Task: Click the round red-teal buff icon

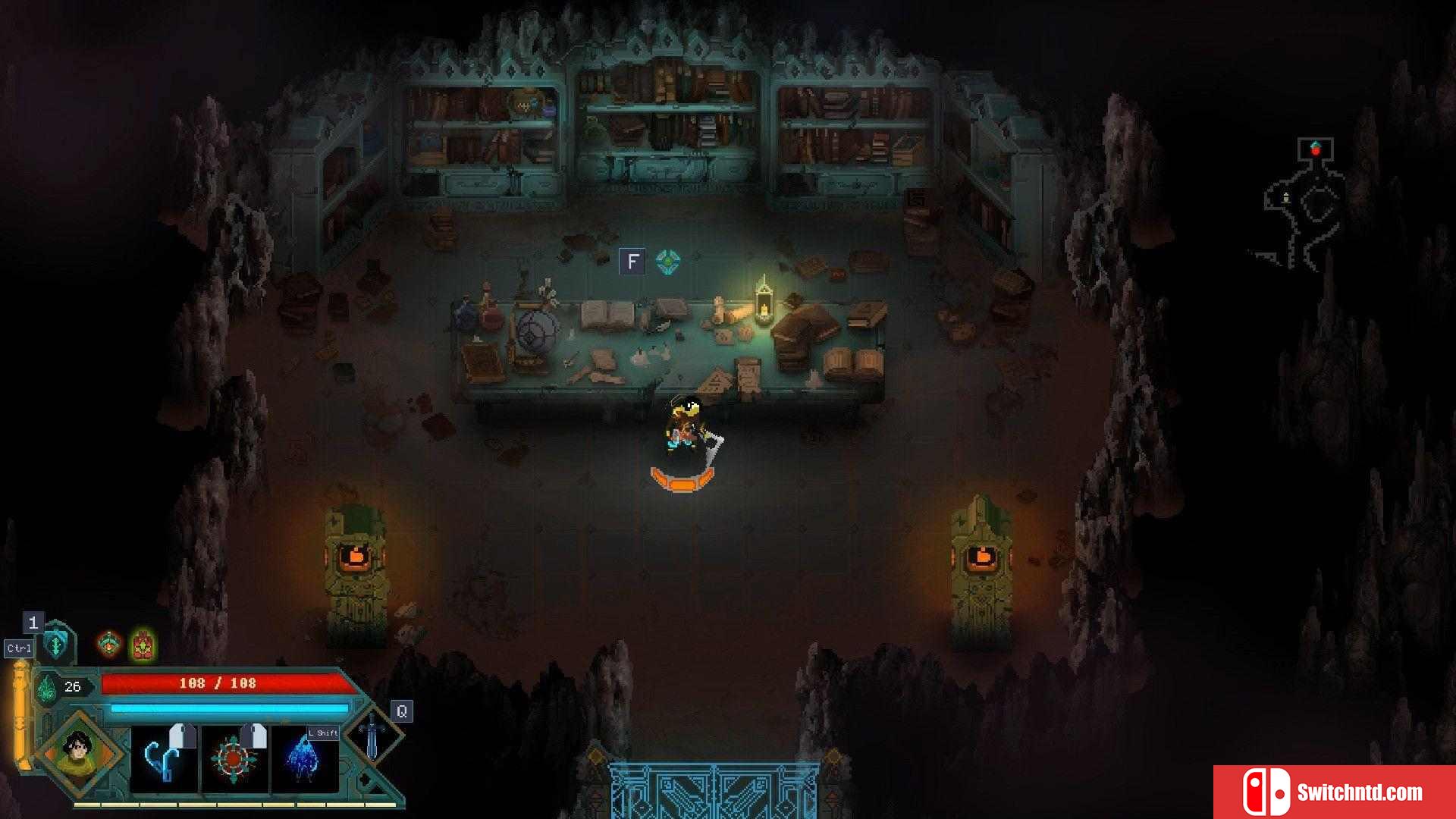Action: [110, 645]
